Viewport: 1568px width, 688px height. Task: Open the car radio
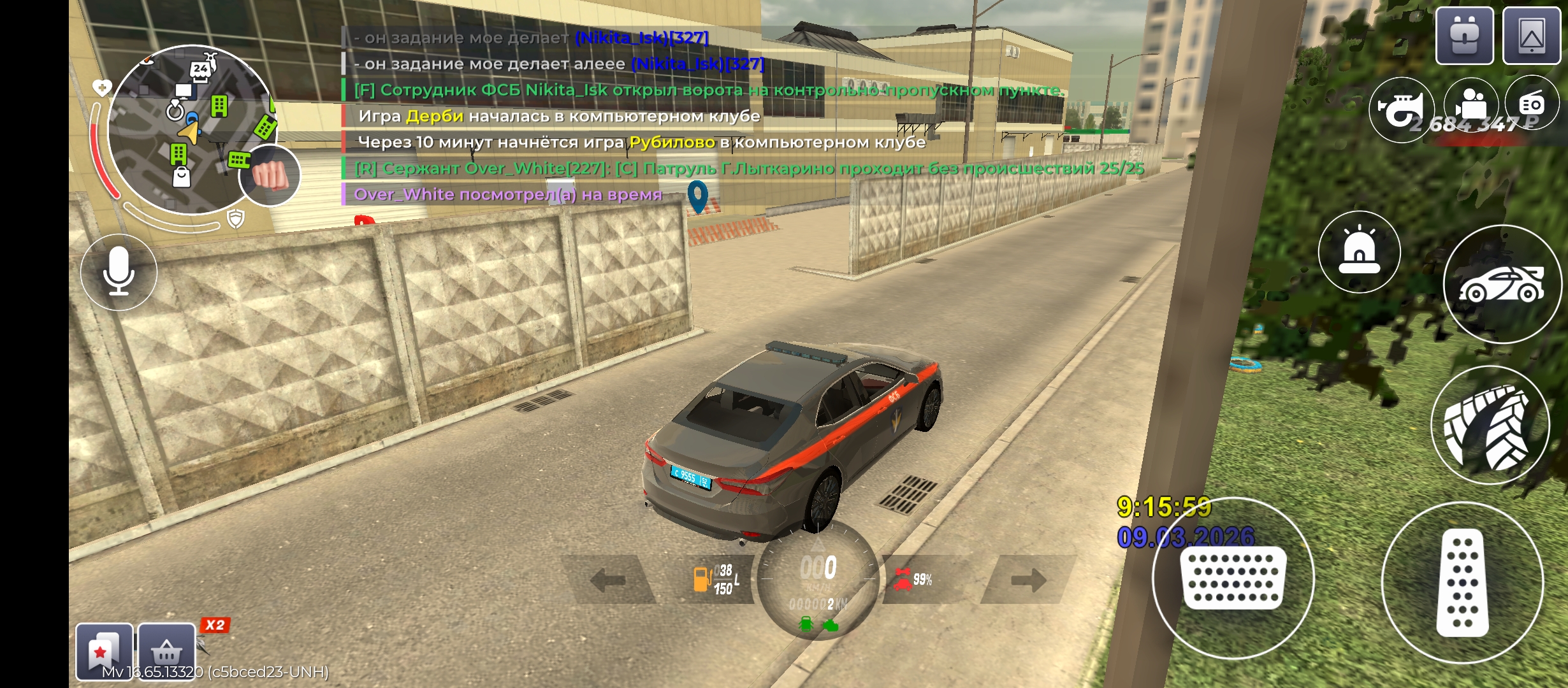coord(1532,103)
